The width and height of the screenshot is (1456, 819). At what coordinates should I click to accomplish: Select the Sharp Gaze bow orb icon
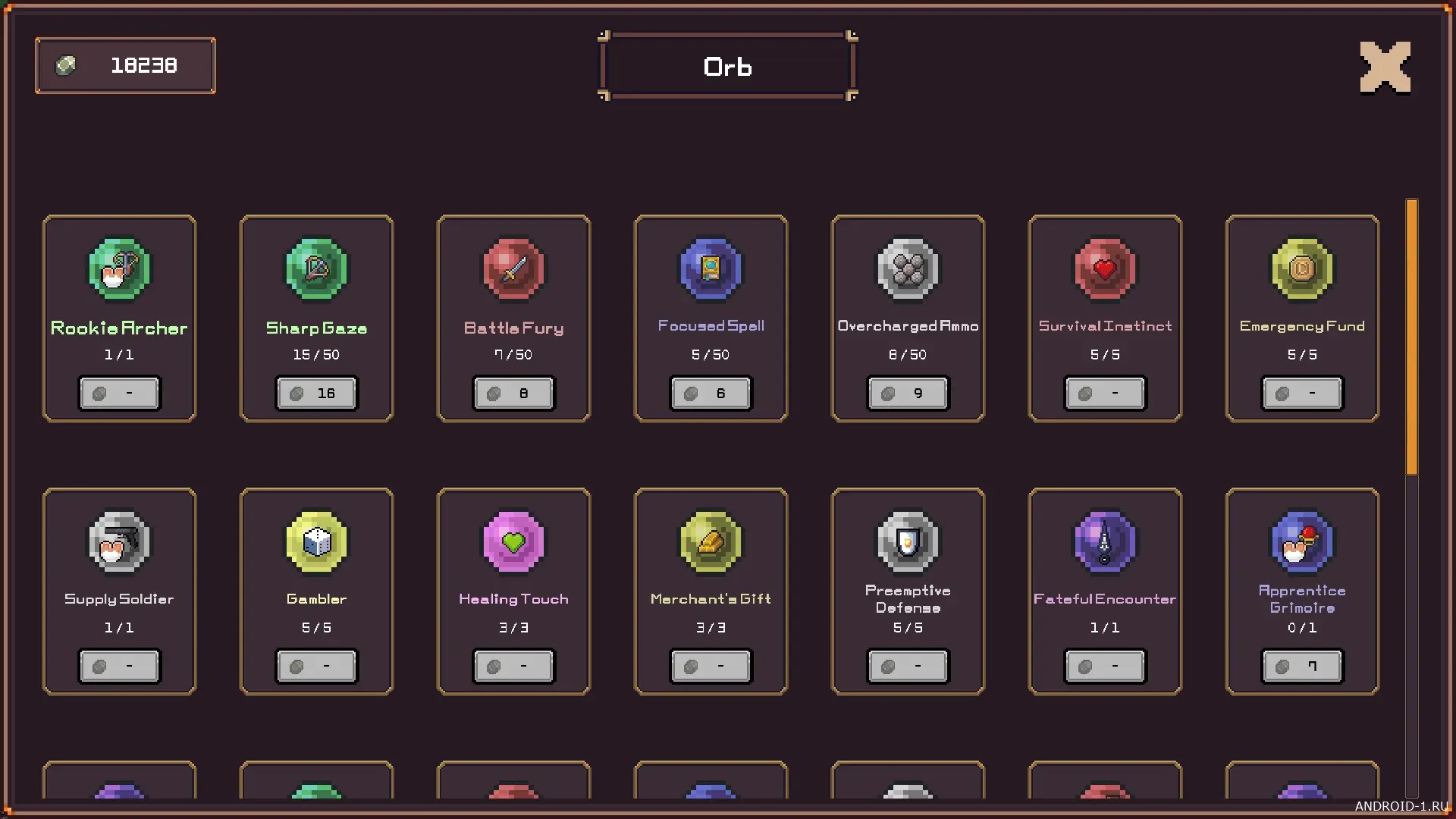[x=316, y=269]
